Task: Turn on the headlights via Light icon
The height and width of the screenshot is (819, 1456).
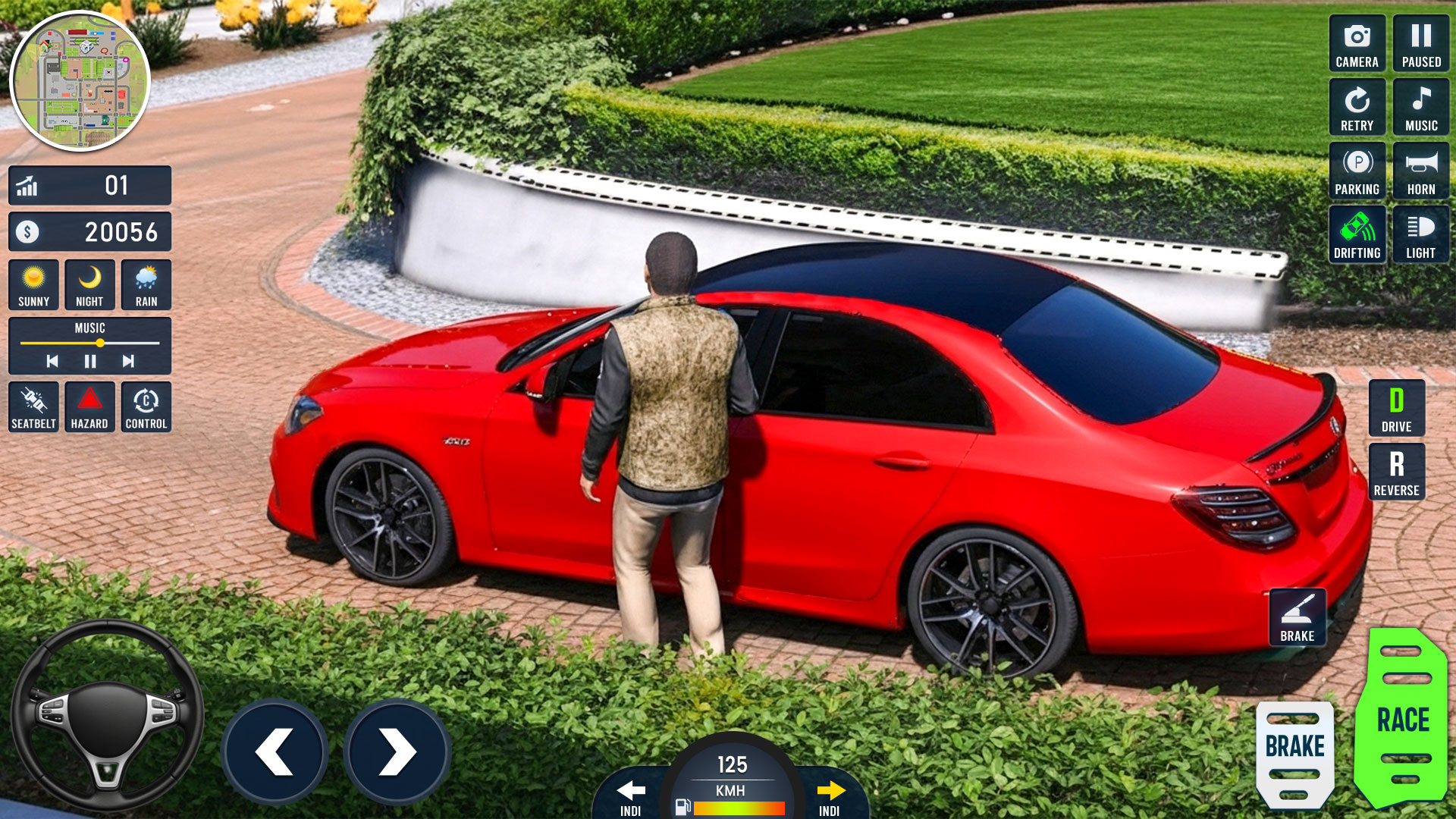Action: [x=1420, y=234]
